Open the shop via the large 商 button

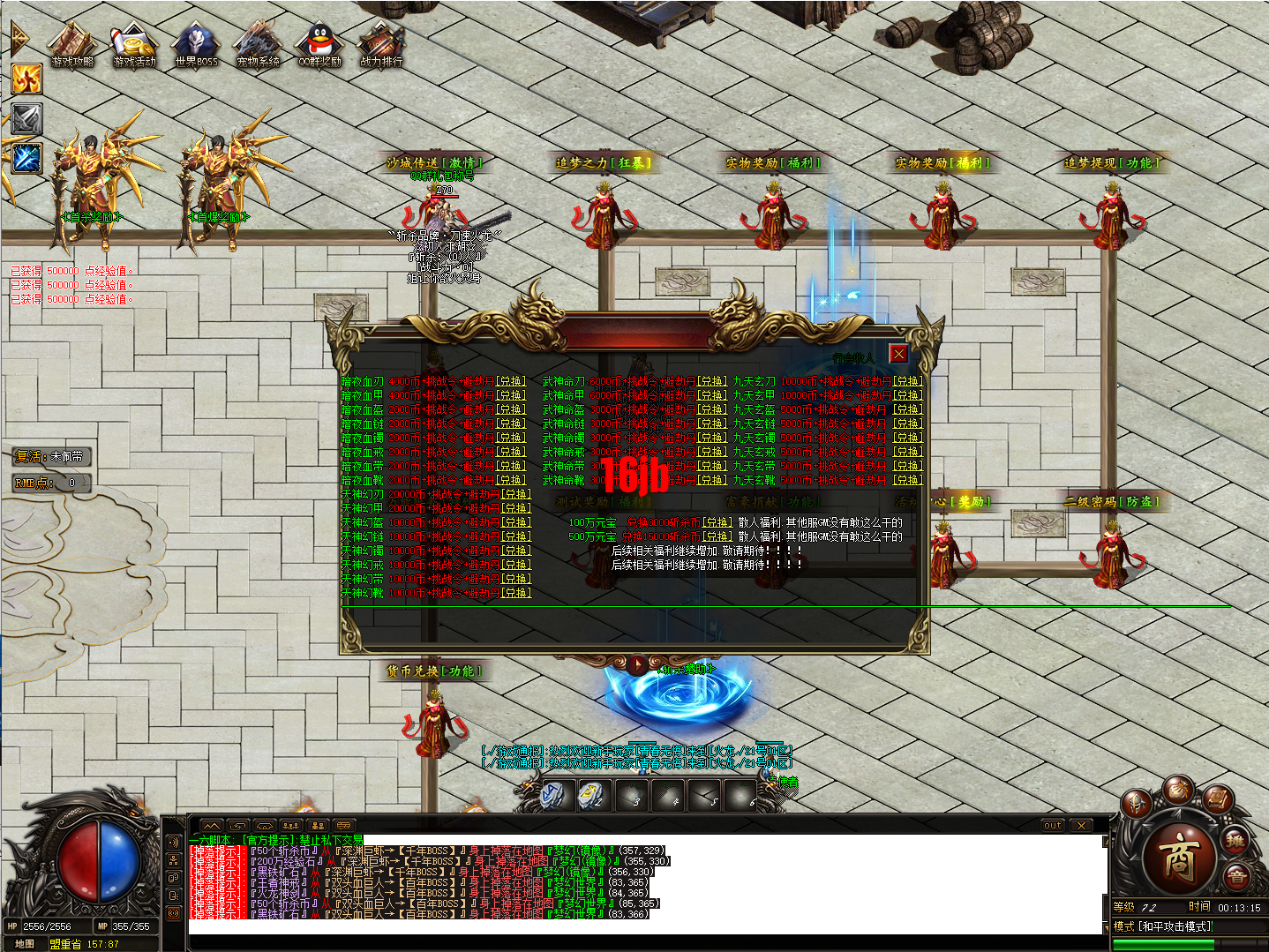[1178, 858]
